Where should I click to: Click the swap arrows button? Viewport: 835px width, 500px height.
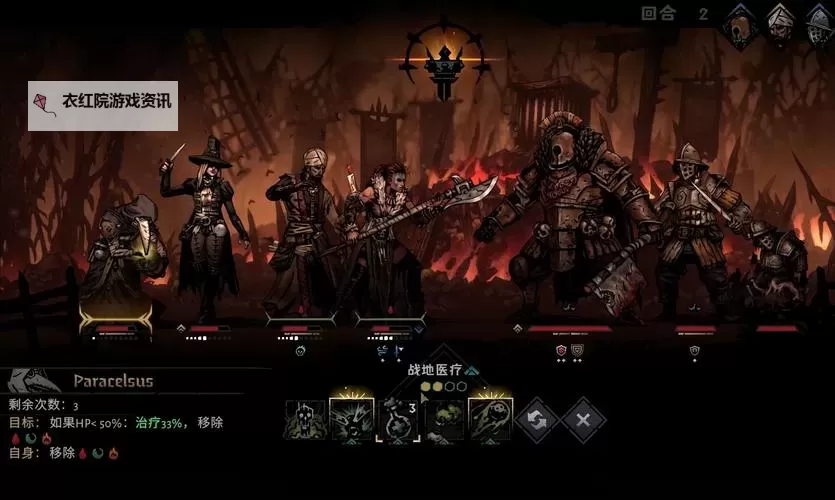(x=537, y=420)
